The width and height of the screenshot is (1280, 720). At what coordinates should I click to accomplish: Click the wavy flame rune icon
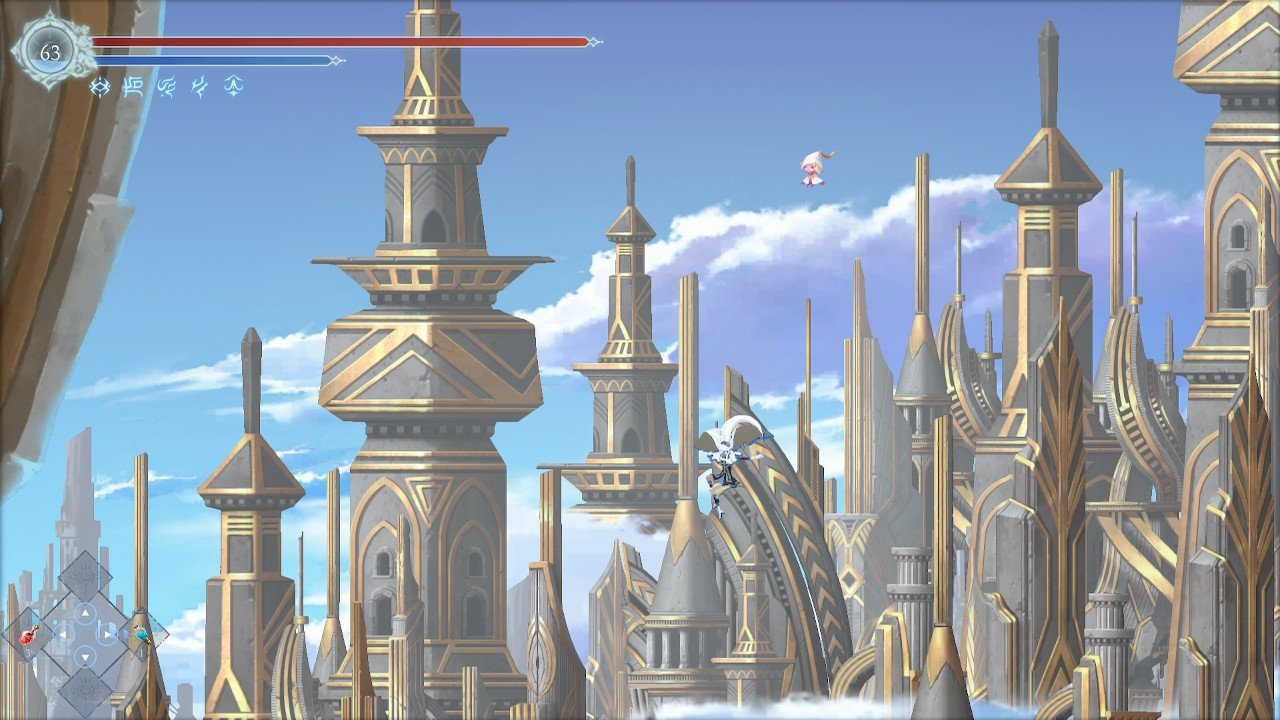[167, 87]
